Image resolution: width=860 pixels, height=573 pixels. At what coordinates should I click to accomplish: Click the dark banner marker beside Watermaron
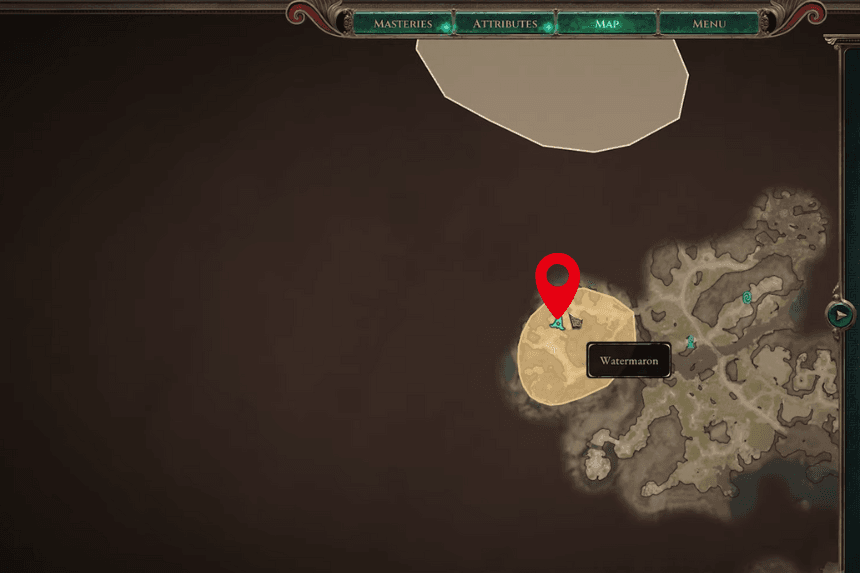(x=576, y=323)
